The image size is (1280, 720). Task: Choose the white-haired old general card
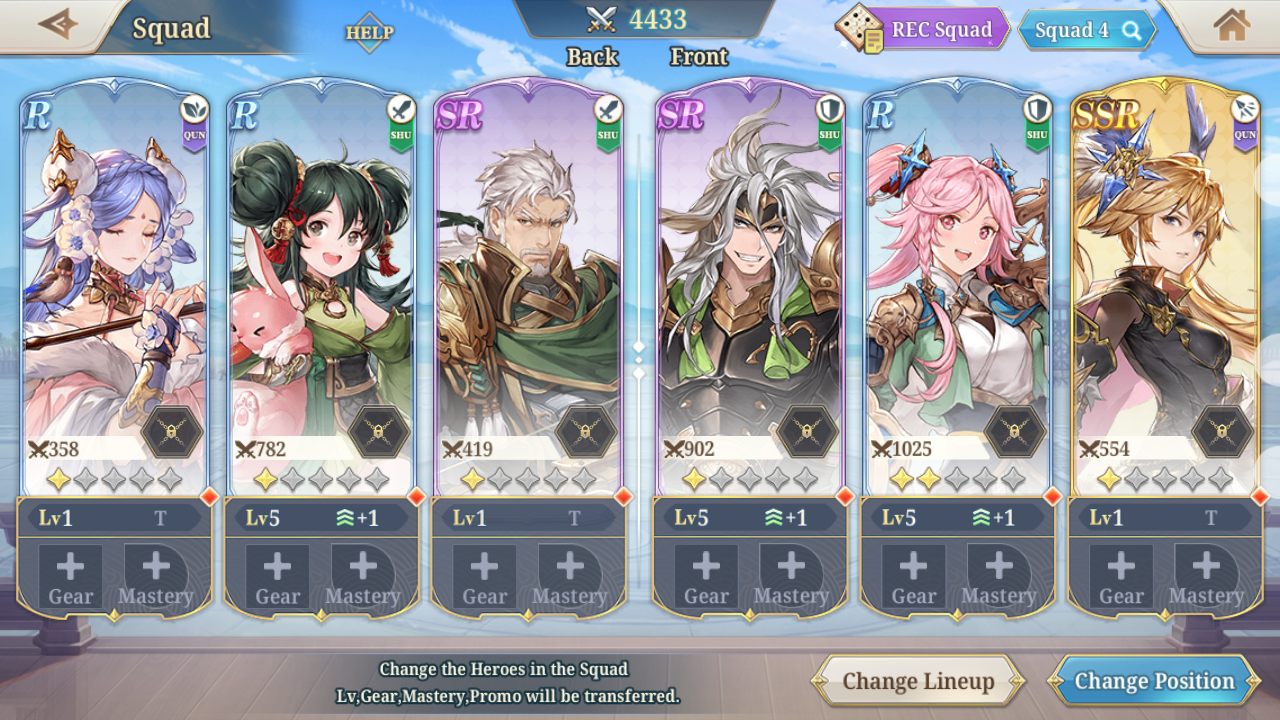click(x=528, y=280)
